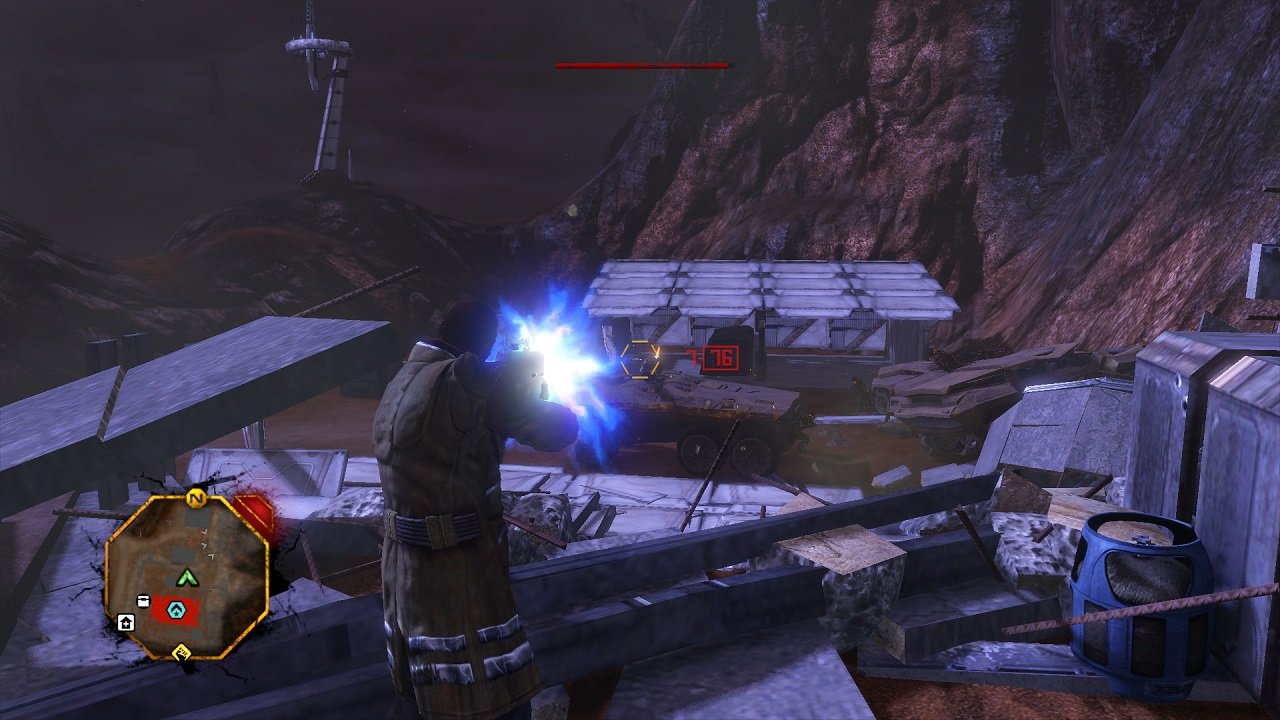The height and width of the screenshot is (720, 1280).
Task: Click the N compass icon on the minimap
Action: tap(195, 499)
